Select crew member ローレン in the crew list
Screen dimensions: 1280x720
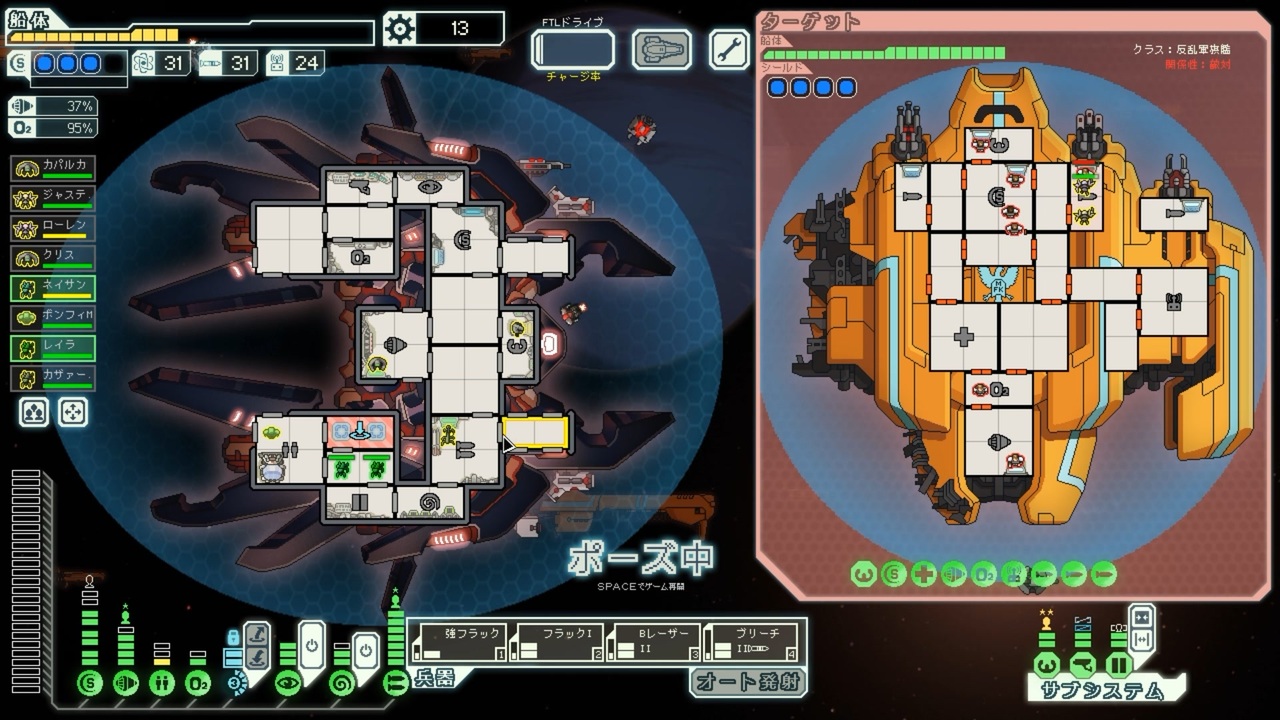tap(54, 225)
